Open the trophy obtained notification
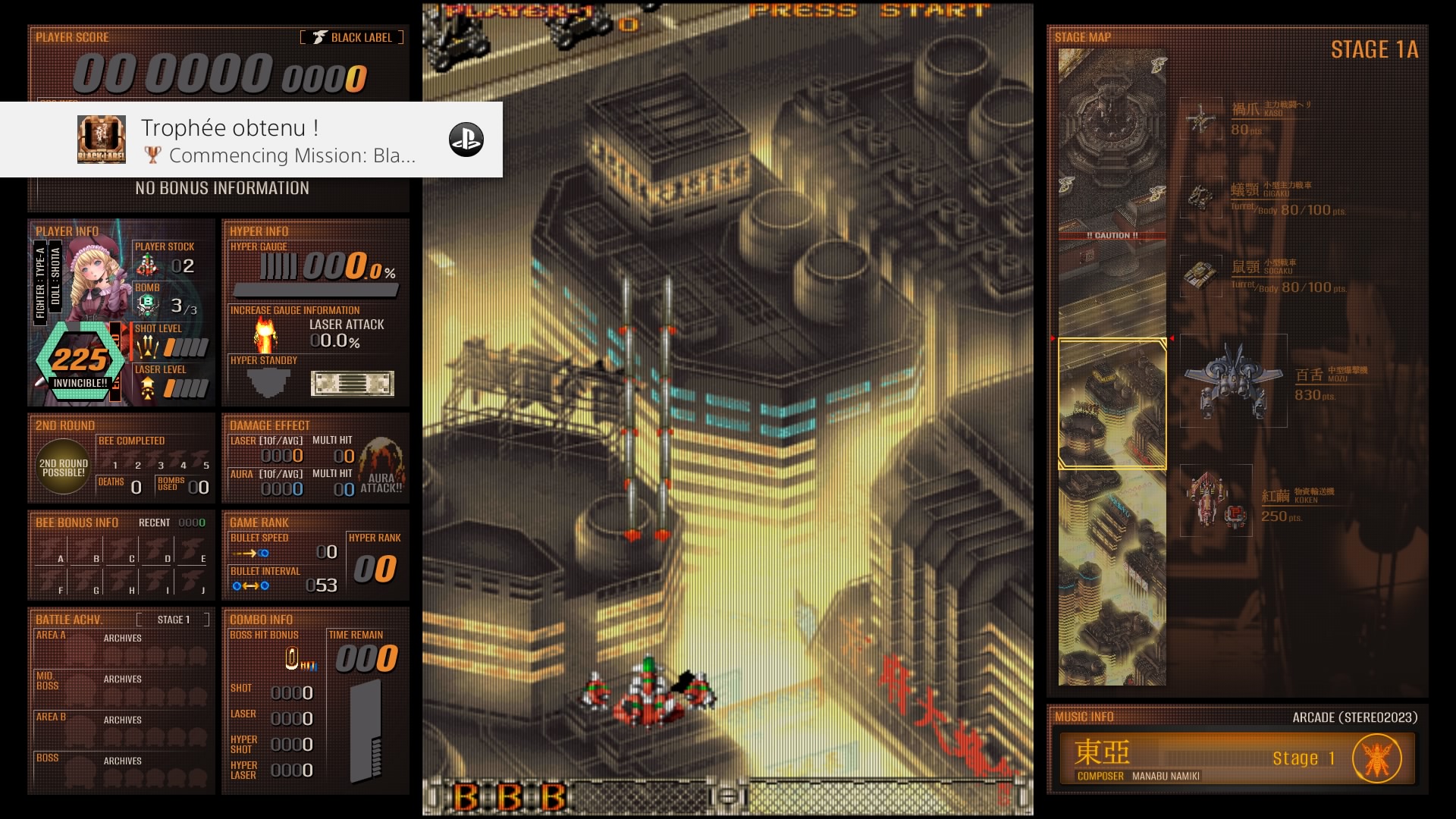This screenshot has height=819, width=1456. point(251,140)
